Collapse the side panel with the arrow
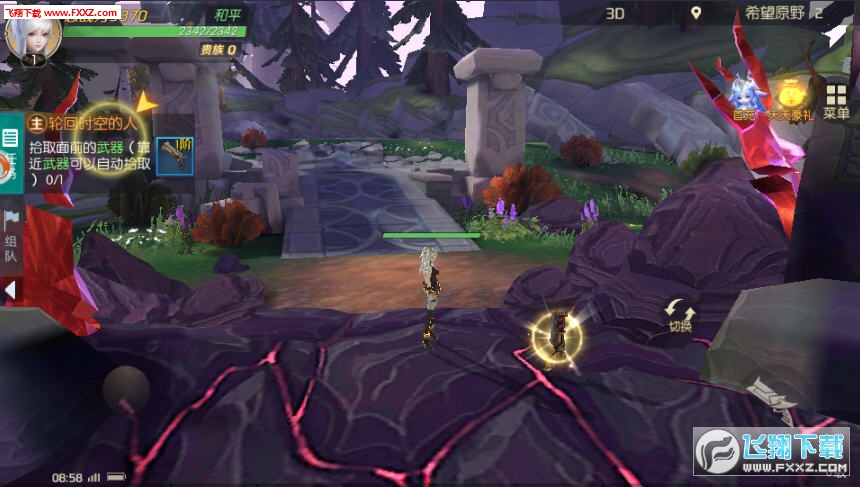 (10, 290)
